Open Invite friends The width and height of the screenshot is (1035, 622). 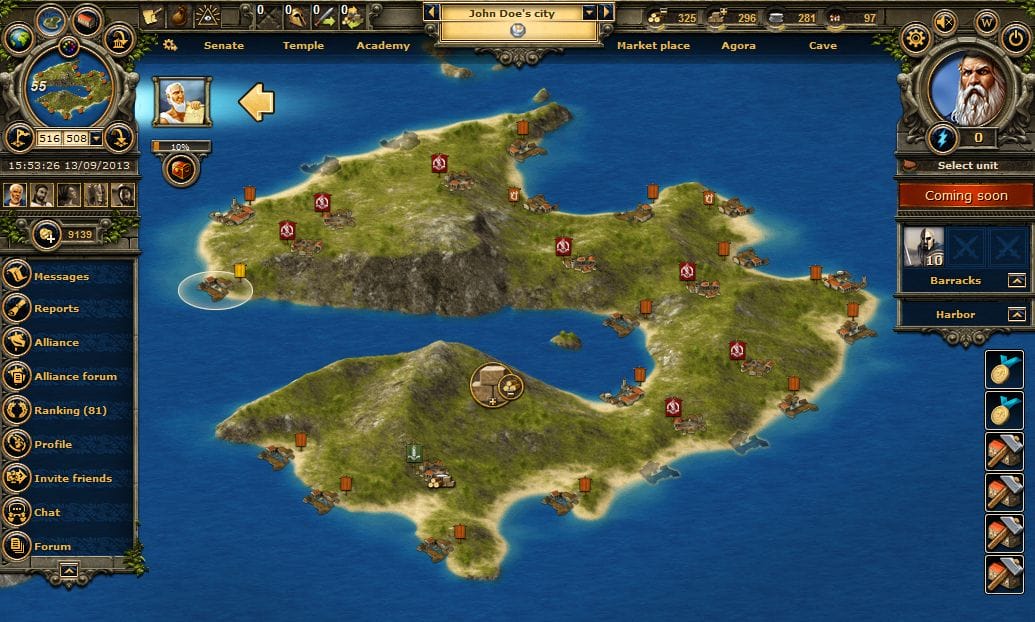click(72, 478)
